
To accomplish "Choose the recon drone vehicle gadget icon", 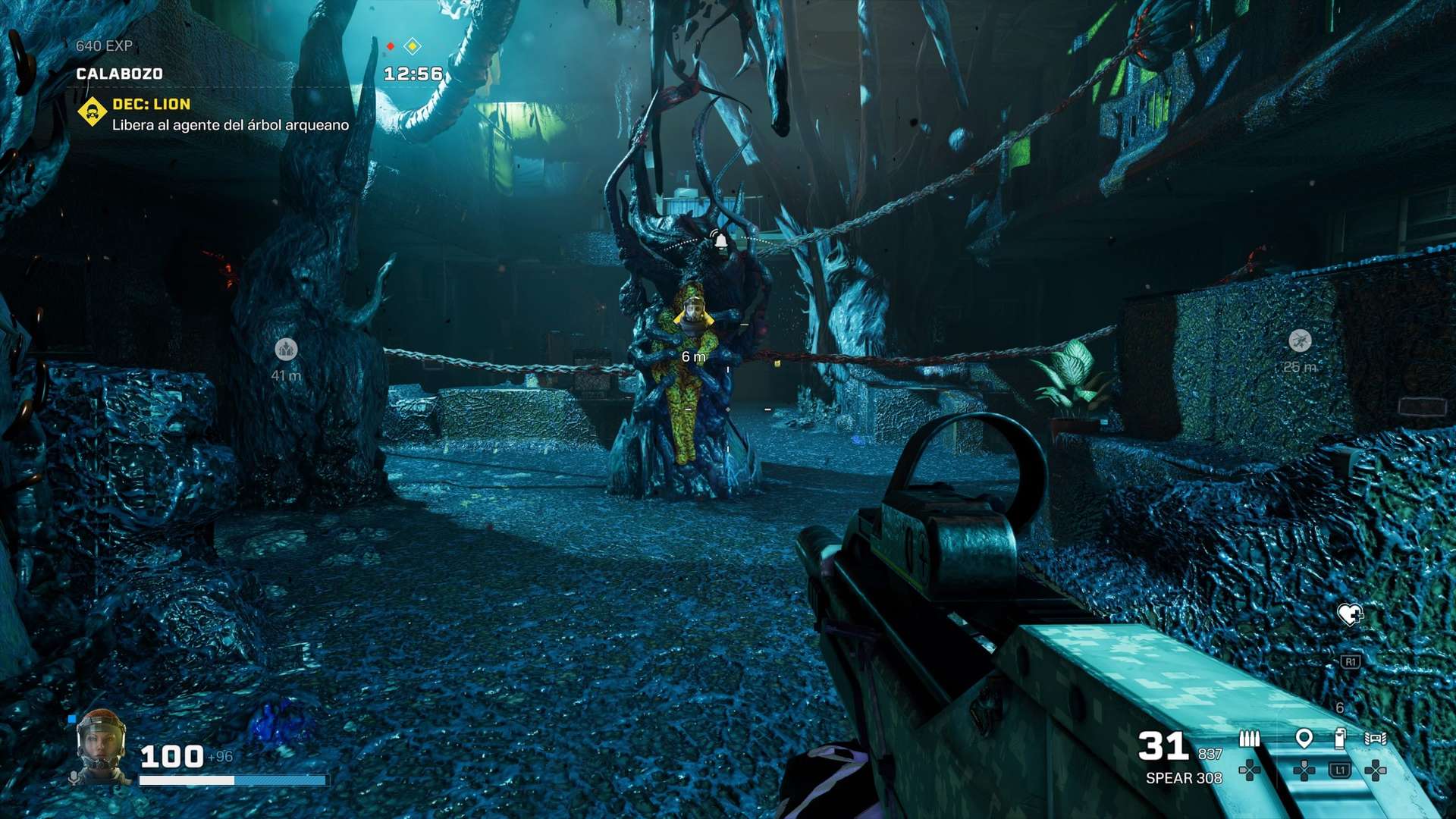I will pos(1375,738).
